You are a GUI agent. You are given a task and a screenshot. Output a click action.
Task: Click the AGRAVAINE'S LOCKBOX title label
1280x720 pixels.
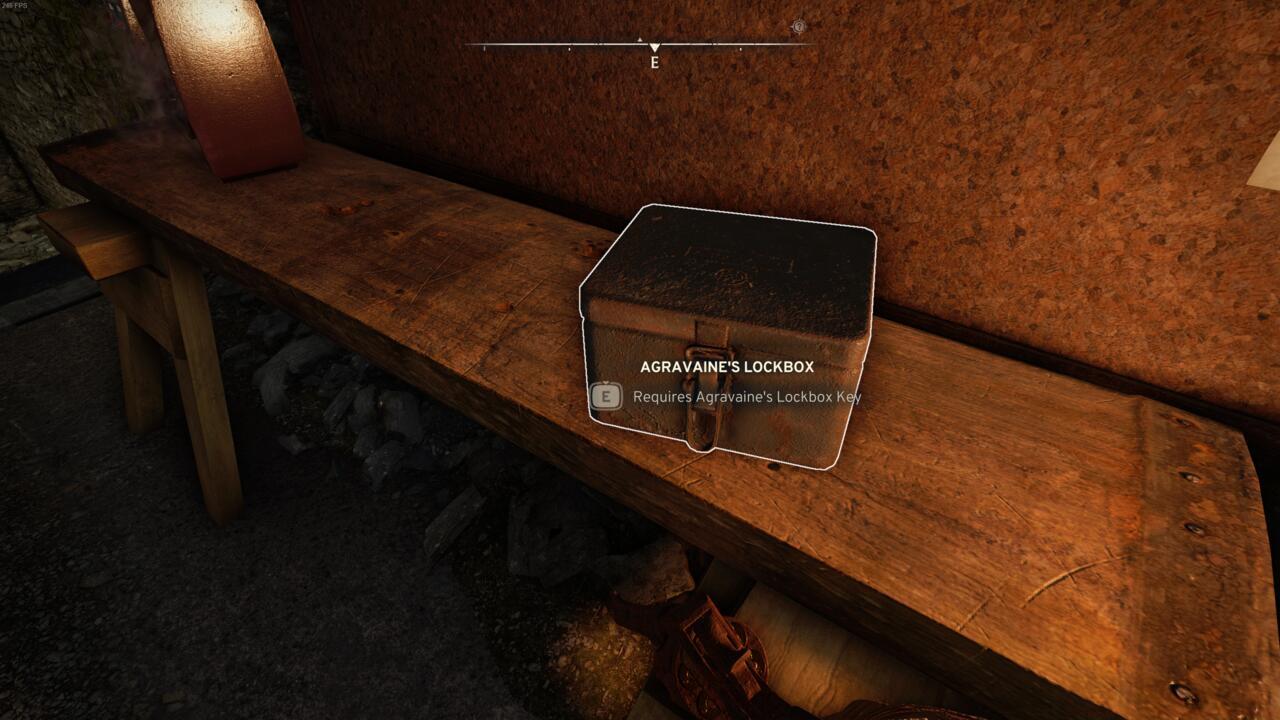click(727, 366)
